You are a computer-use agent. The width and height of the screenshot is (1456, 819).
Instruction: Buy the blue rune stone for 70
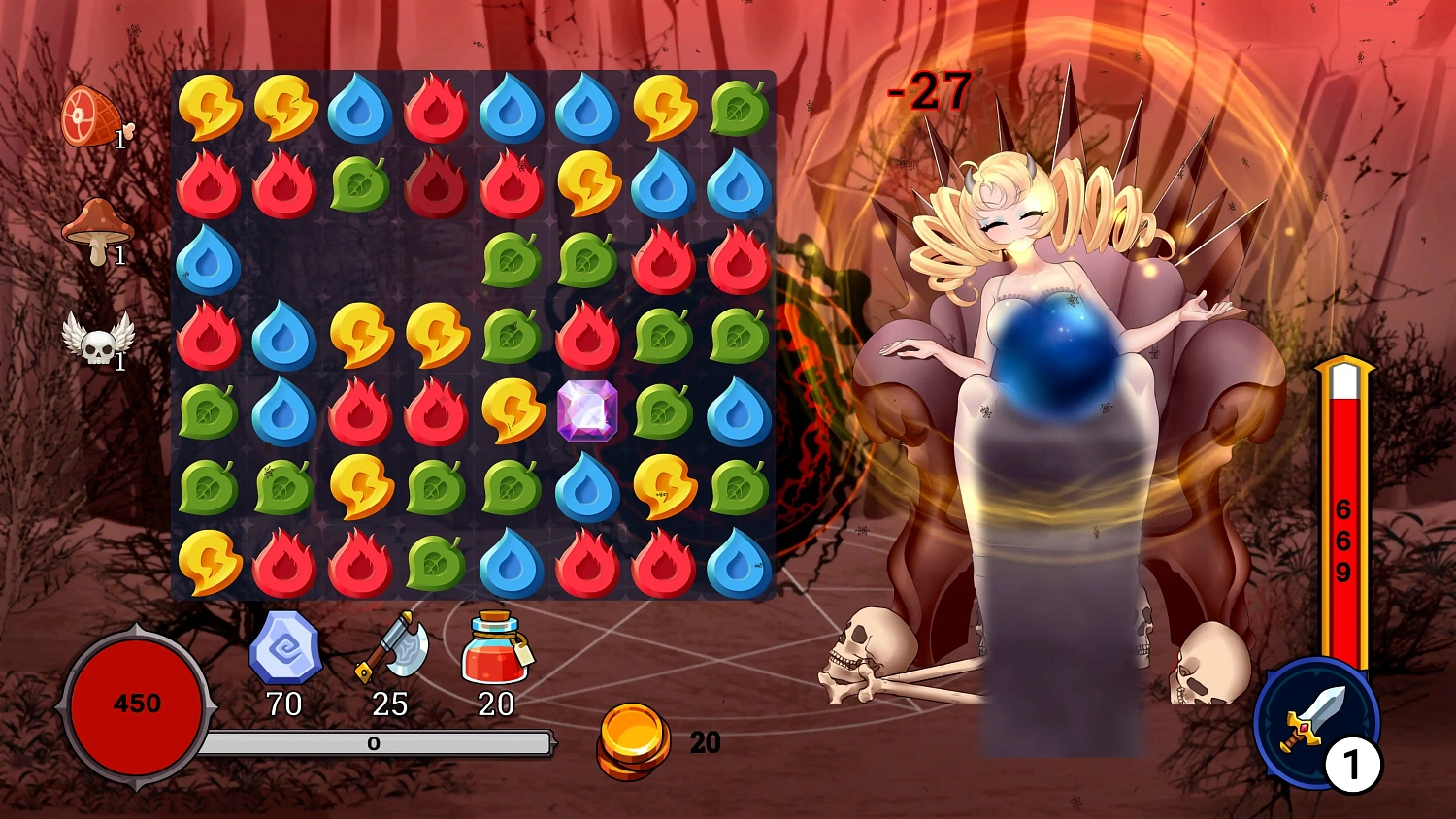tap(285, 649)
